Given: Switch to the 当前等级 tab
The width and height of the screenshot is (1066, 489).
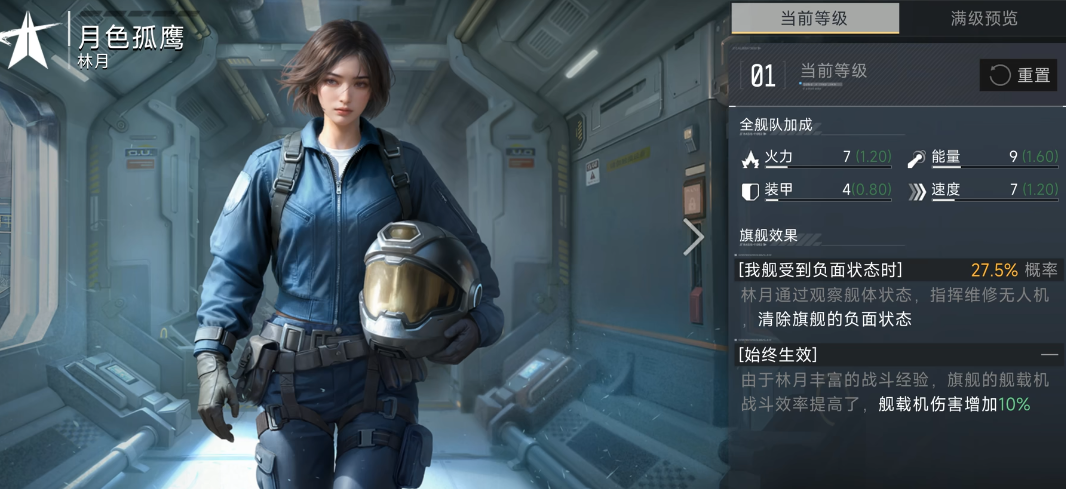Looking at the screenshot, I should pos(815,18).
